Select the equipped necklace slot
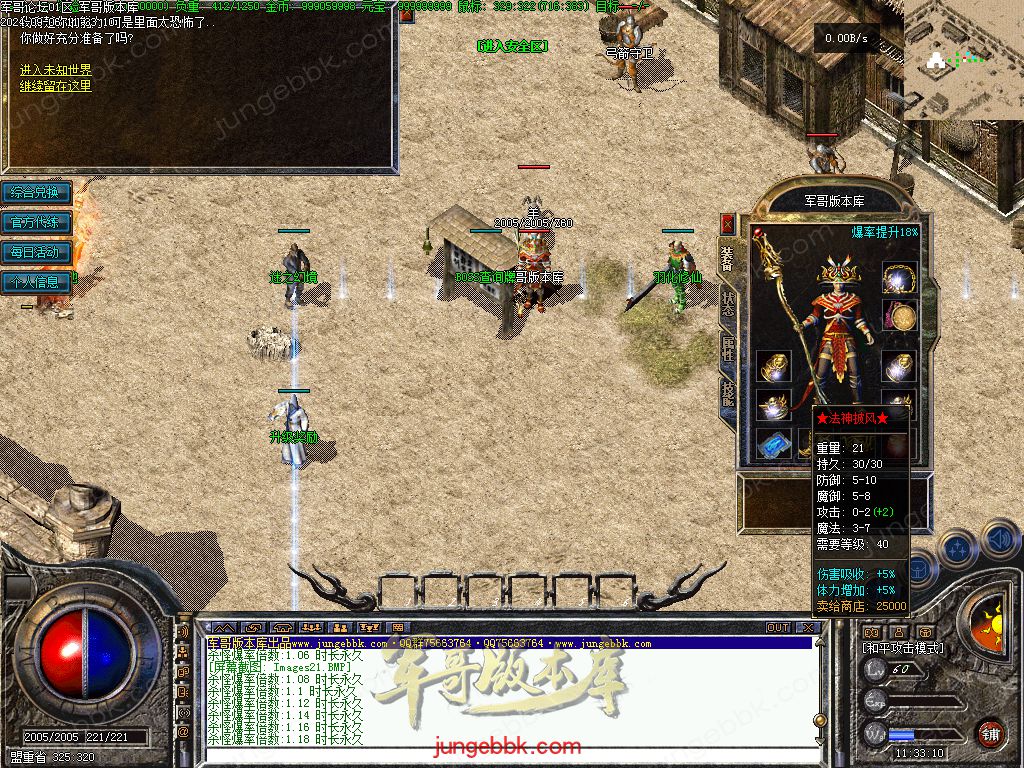Screen dimensions: 1024x768 pos(899,278)
